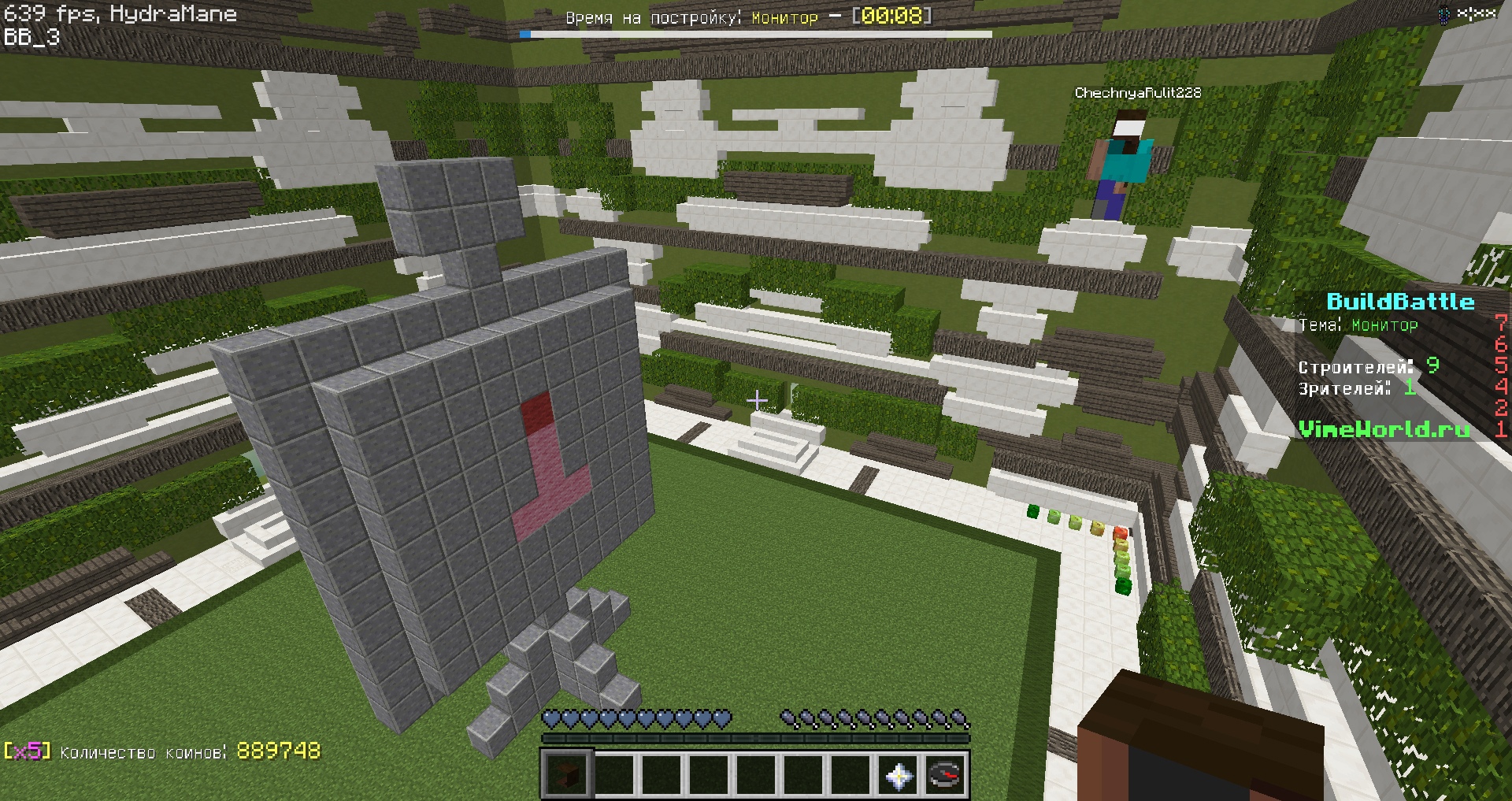Image resolution: width=1512 pixels, height=801 pixels.
Task: Choose the compass in the hotbar
Action: [x=945, y=775]
